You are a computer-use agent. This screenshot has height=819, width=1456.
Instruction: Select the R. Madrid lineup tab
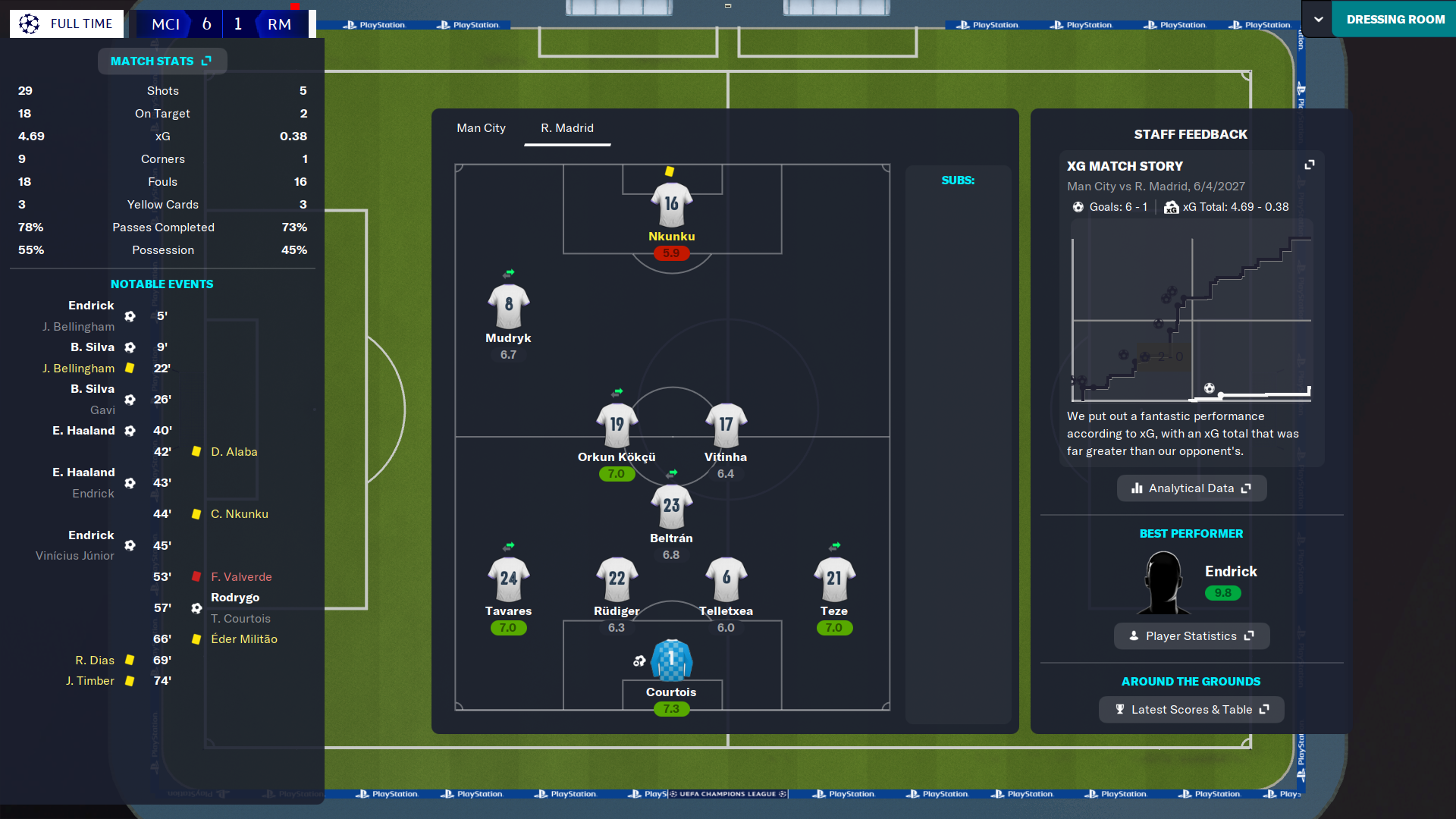(x=566, y=128)
